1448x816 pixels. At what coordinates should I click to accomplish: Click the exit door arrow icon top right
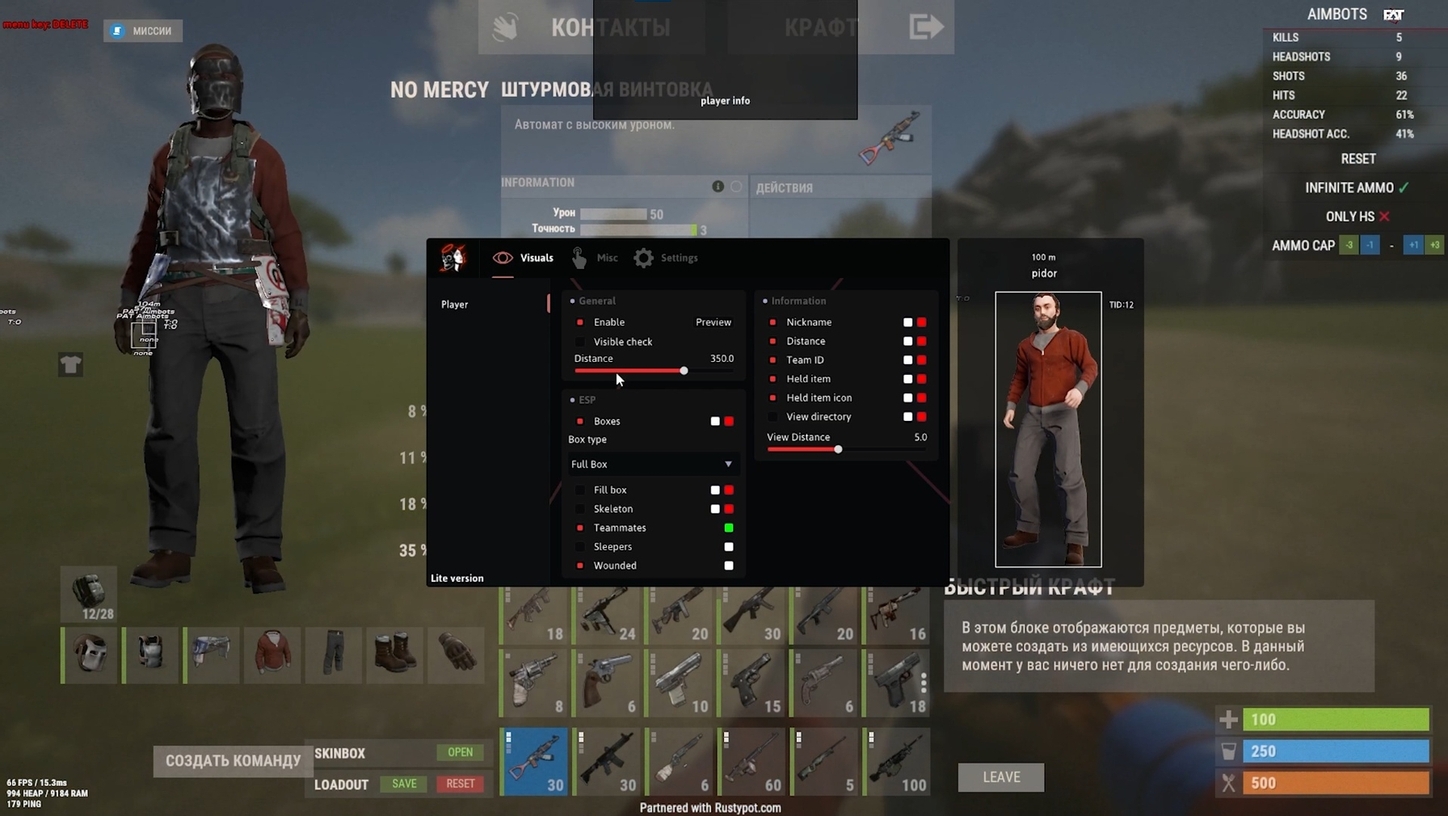(925, 27)
